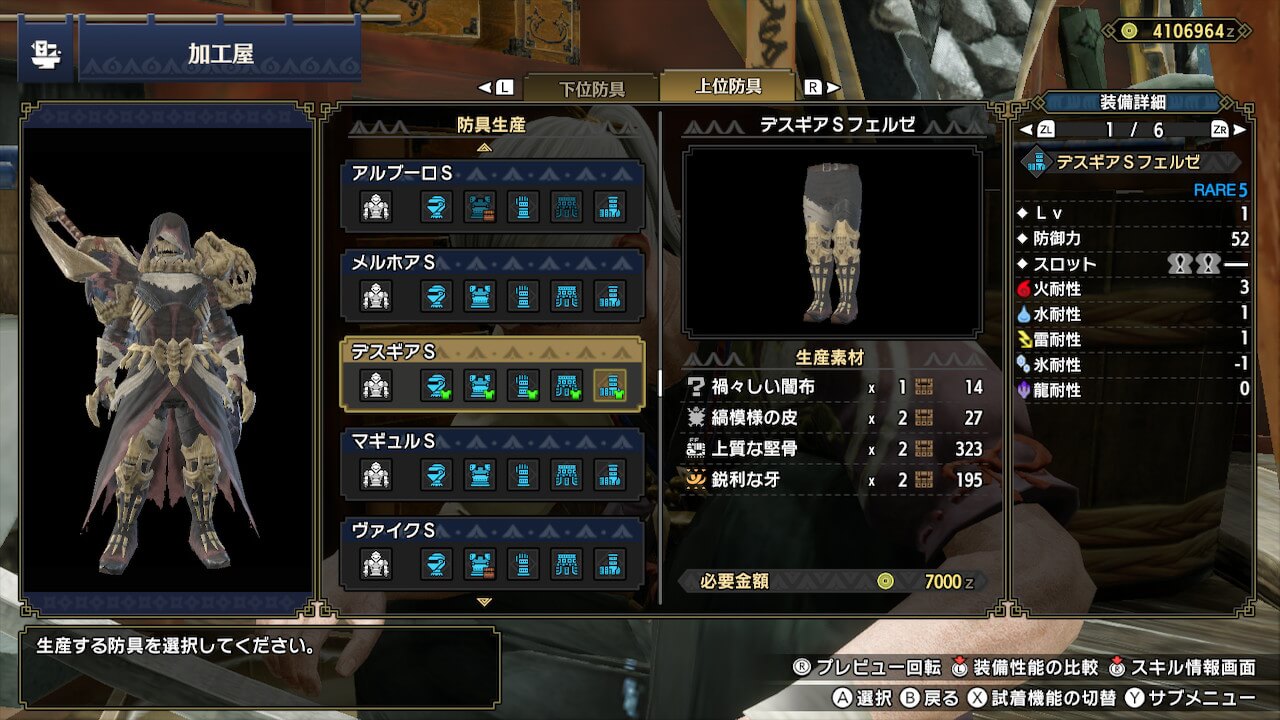Pick the ヴァイクS armor set row
The height and width of the screenshot is (720, 1280).
click(x=492, y=552)
